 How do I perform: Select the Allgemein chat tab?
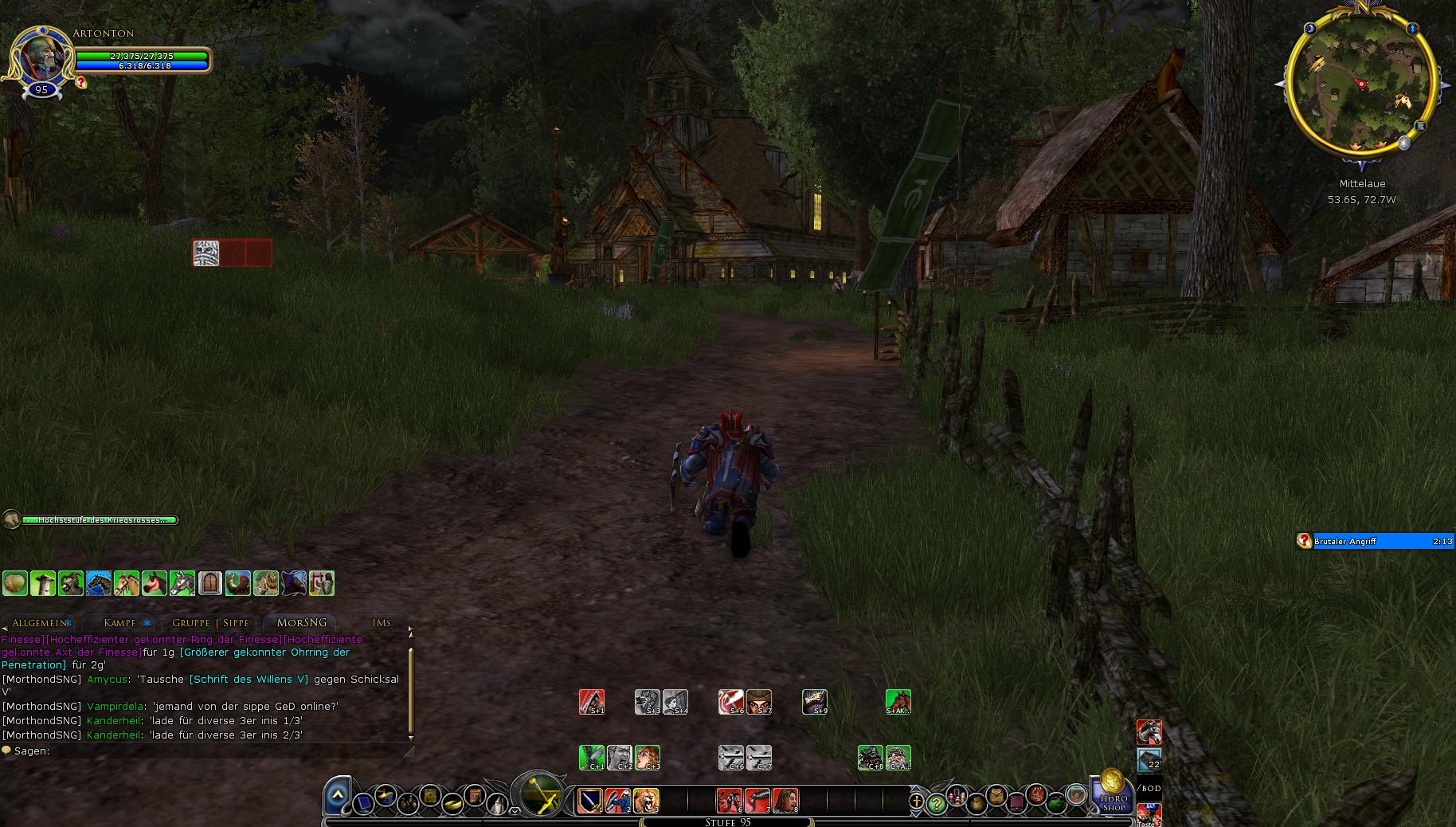pyautogui.click(x=39, y=623)
